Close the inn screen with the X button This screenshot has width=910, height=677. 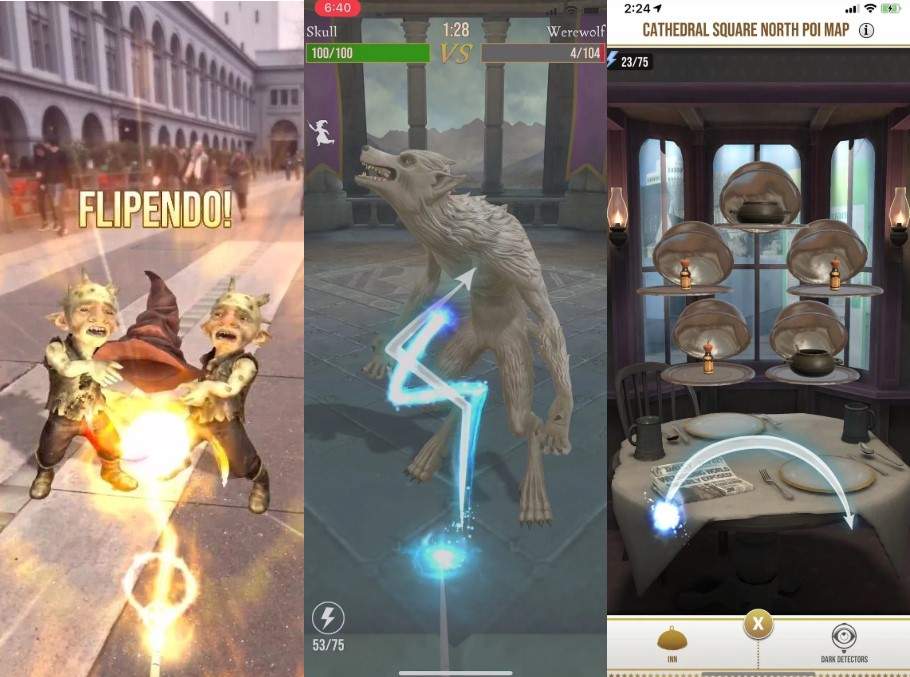click(758, 624)
